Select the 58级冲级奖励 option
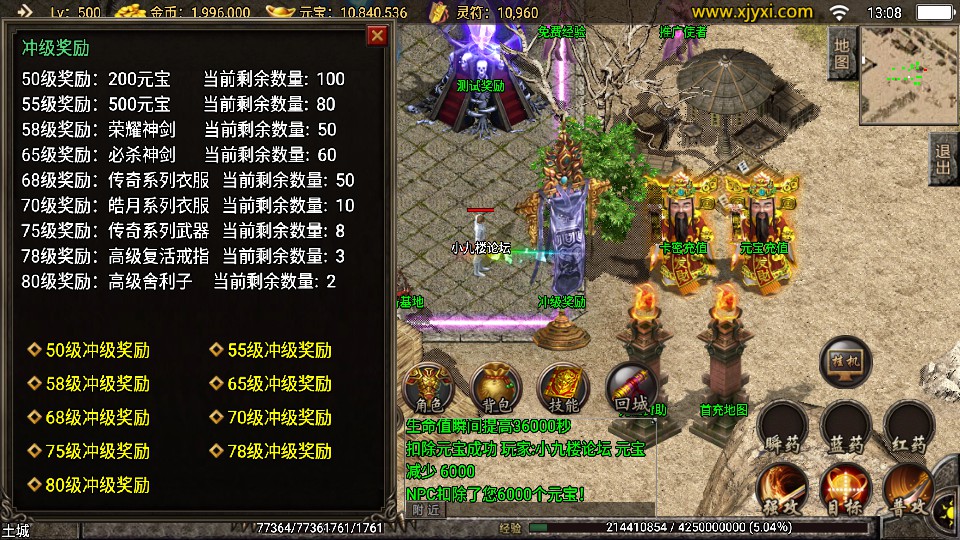The width and height of the screenshot is (960, 540). [x=97, y=384]
